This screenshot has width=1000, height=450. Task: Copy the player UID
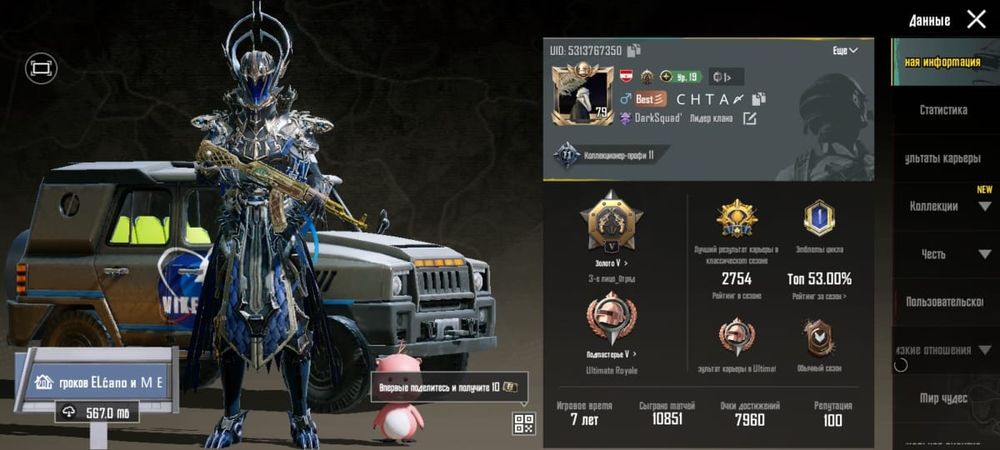coord(634,50)
